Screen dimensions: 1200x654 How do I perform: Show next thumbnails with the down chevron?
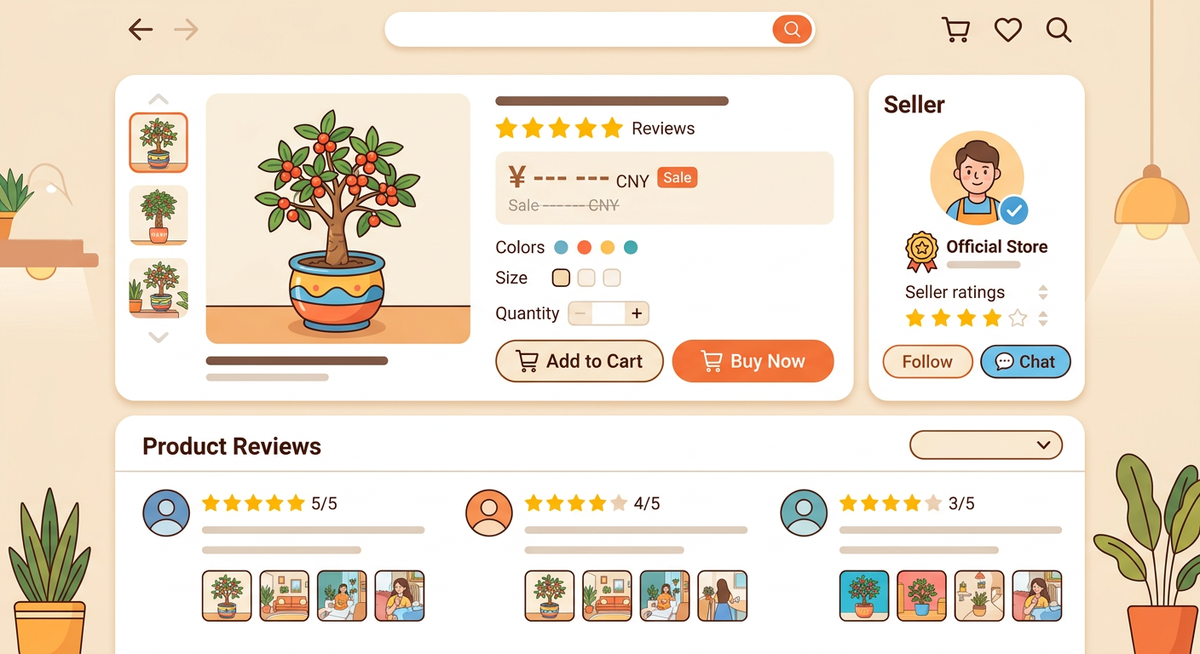tap(158, 337)
